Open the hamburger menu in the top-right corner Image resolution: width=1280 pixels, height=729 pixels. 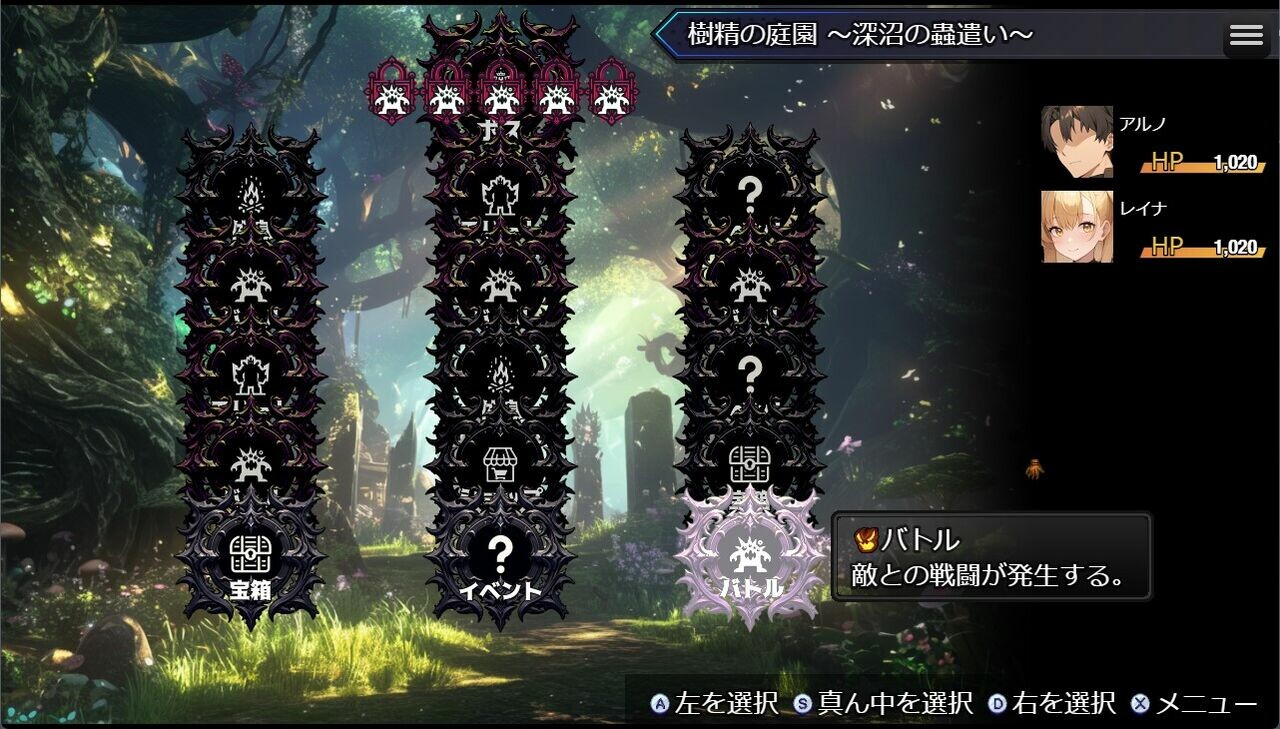pos(1245,34)
